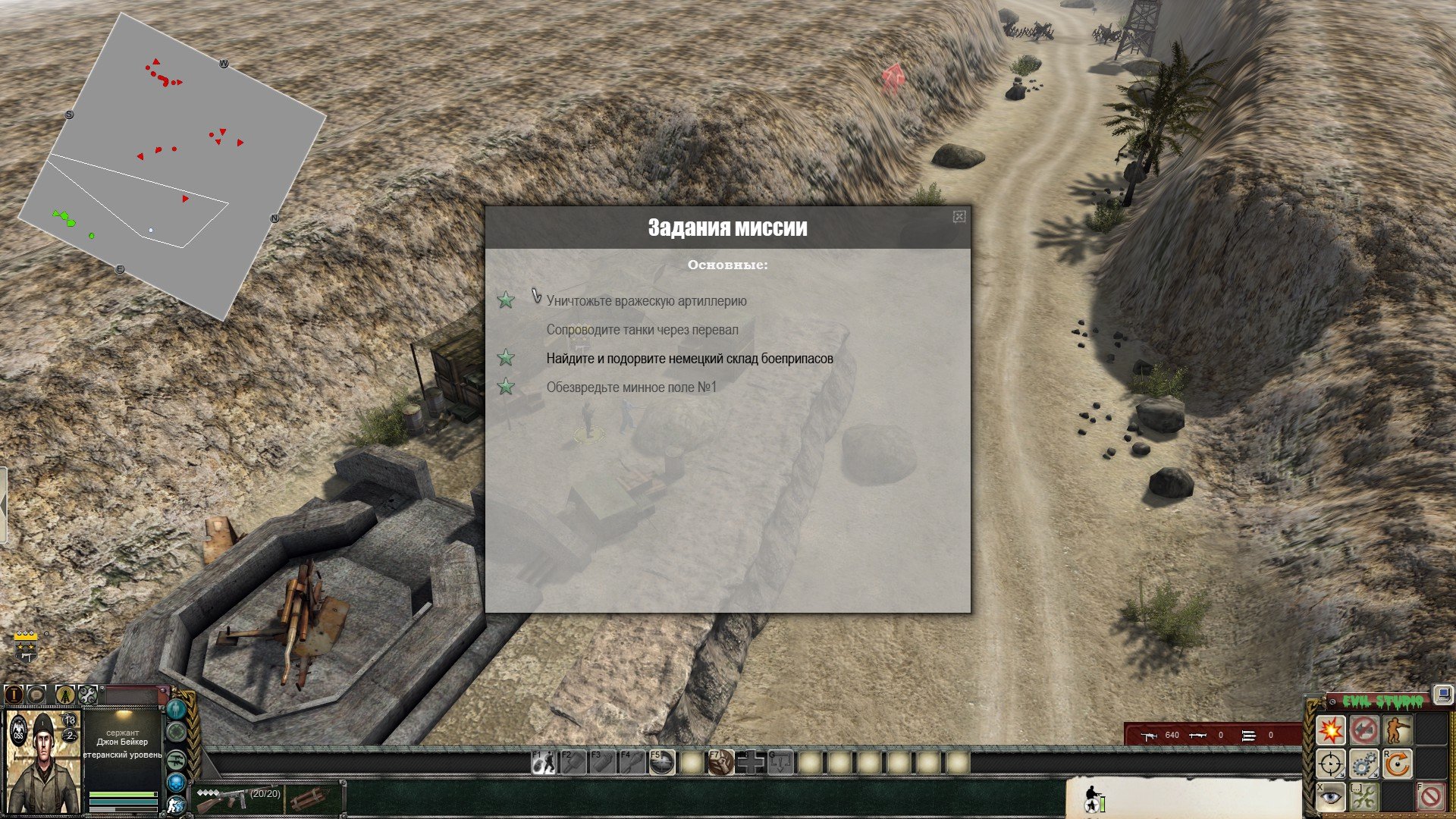Click the orange rotate command button
The width and height of the screenshot is (1456, 819).
point(1397,764)
